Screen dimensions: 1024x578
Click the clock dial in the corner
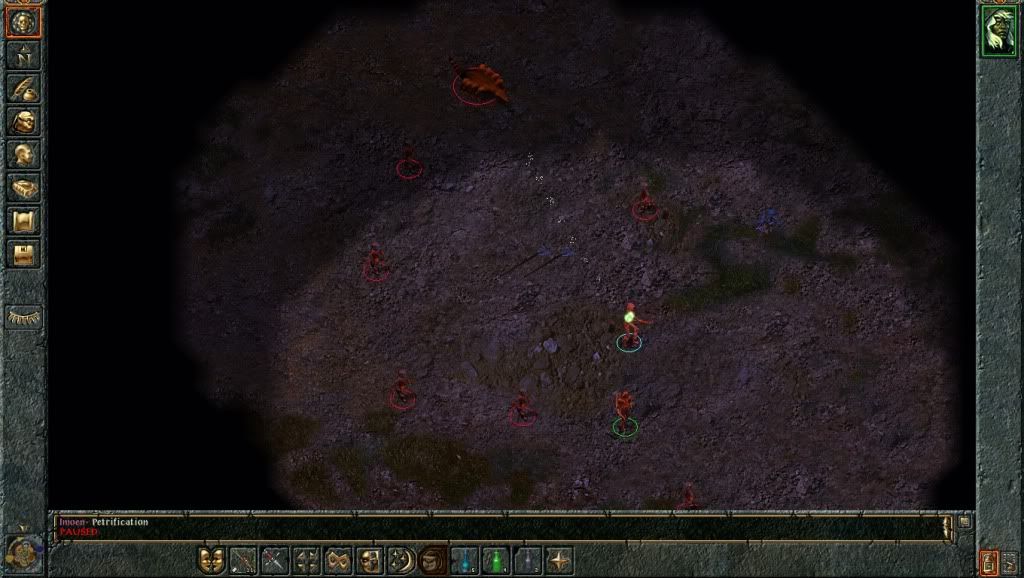[x=22, y=552]
